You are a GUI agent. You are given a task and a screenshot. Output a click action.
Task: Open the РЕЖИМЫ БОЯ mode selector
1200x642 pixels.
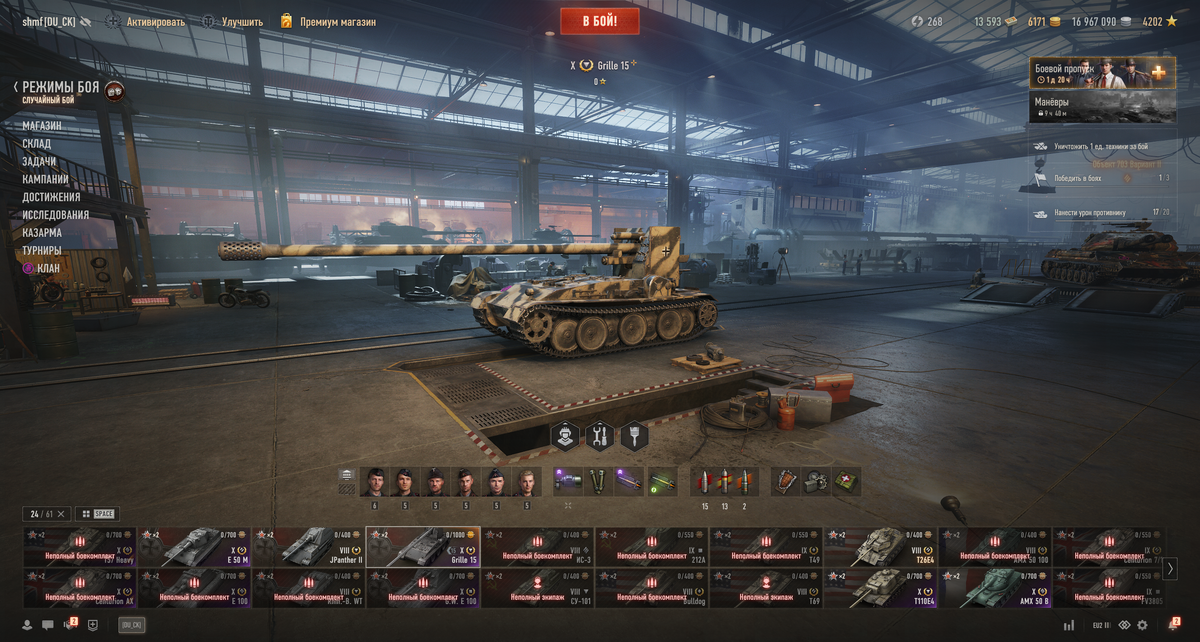(x=61, y=88)
